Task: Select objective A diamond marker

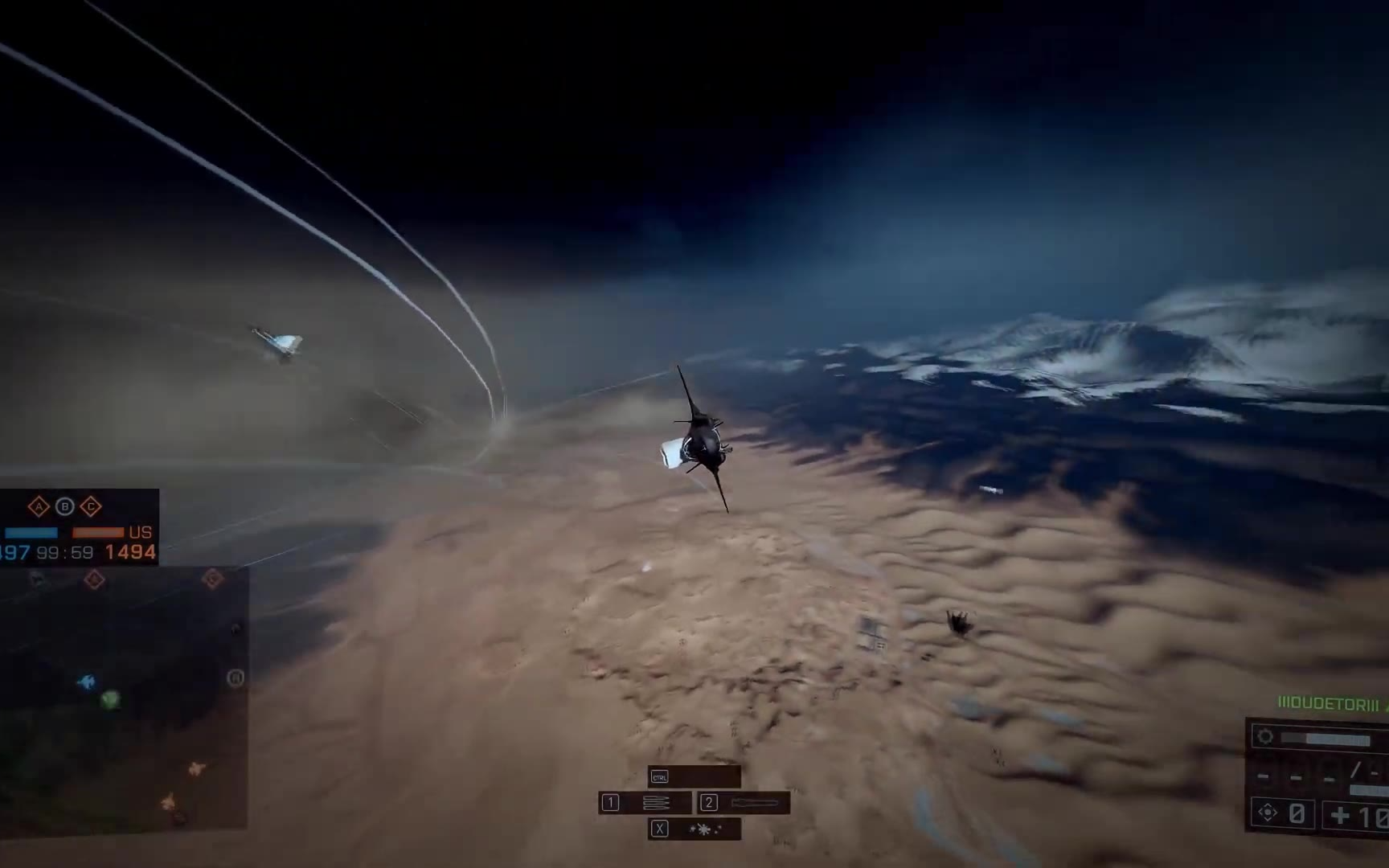Action: (x=39, y=506)
